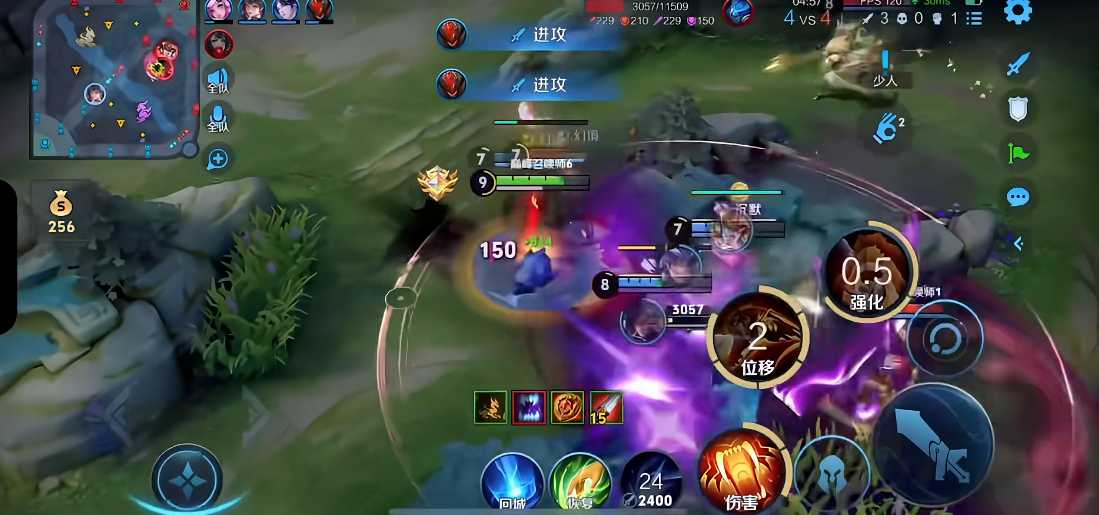Open the settings gear
1099x515 pixels.
point(1018,12)
